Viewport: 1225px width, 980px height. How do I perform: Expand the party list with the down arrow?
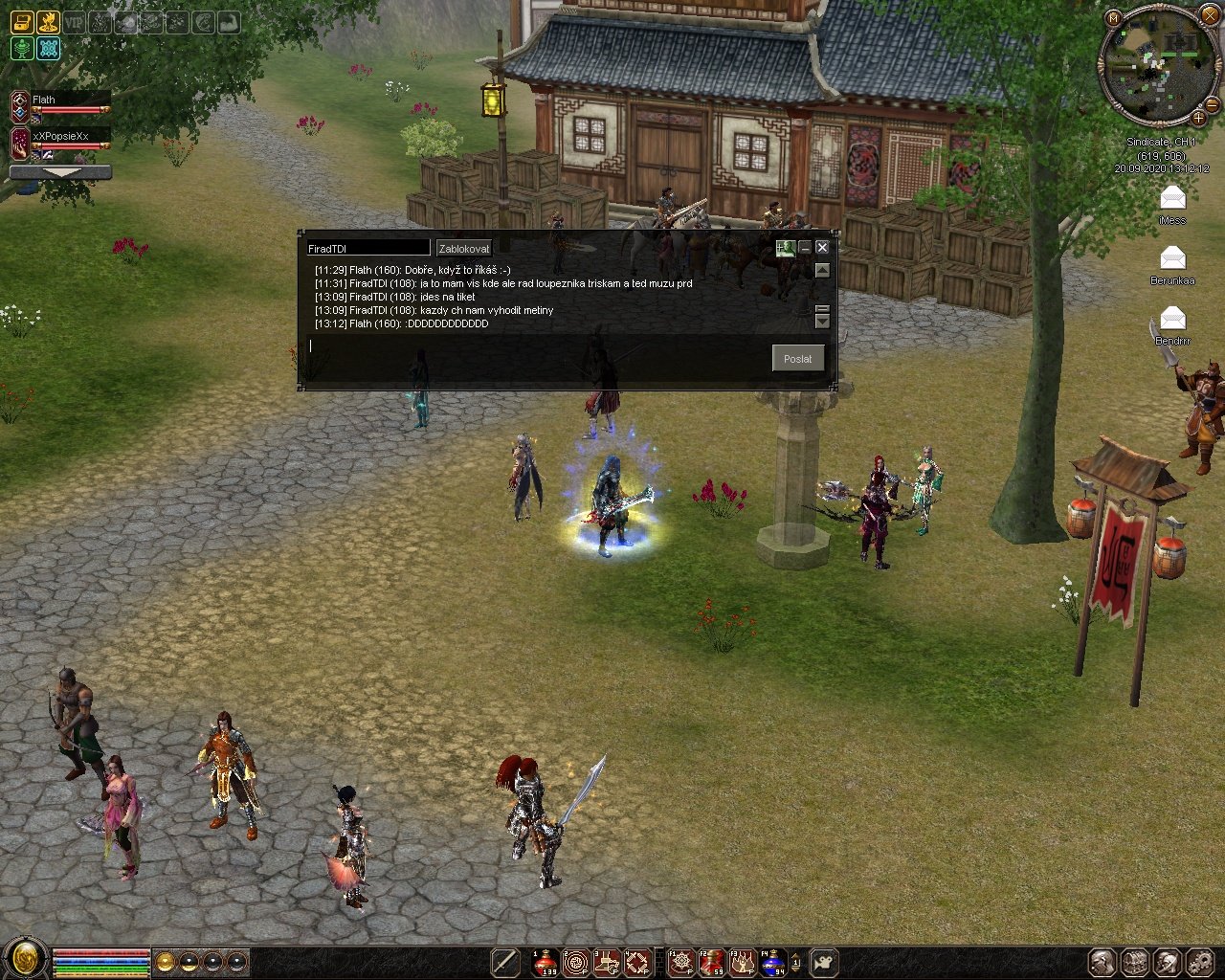click(60, 172)
